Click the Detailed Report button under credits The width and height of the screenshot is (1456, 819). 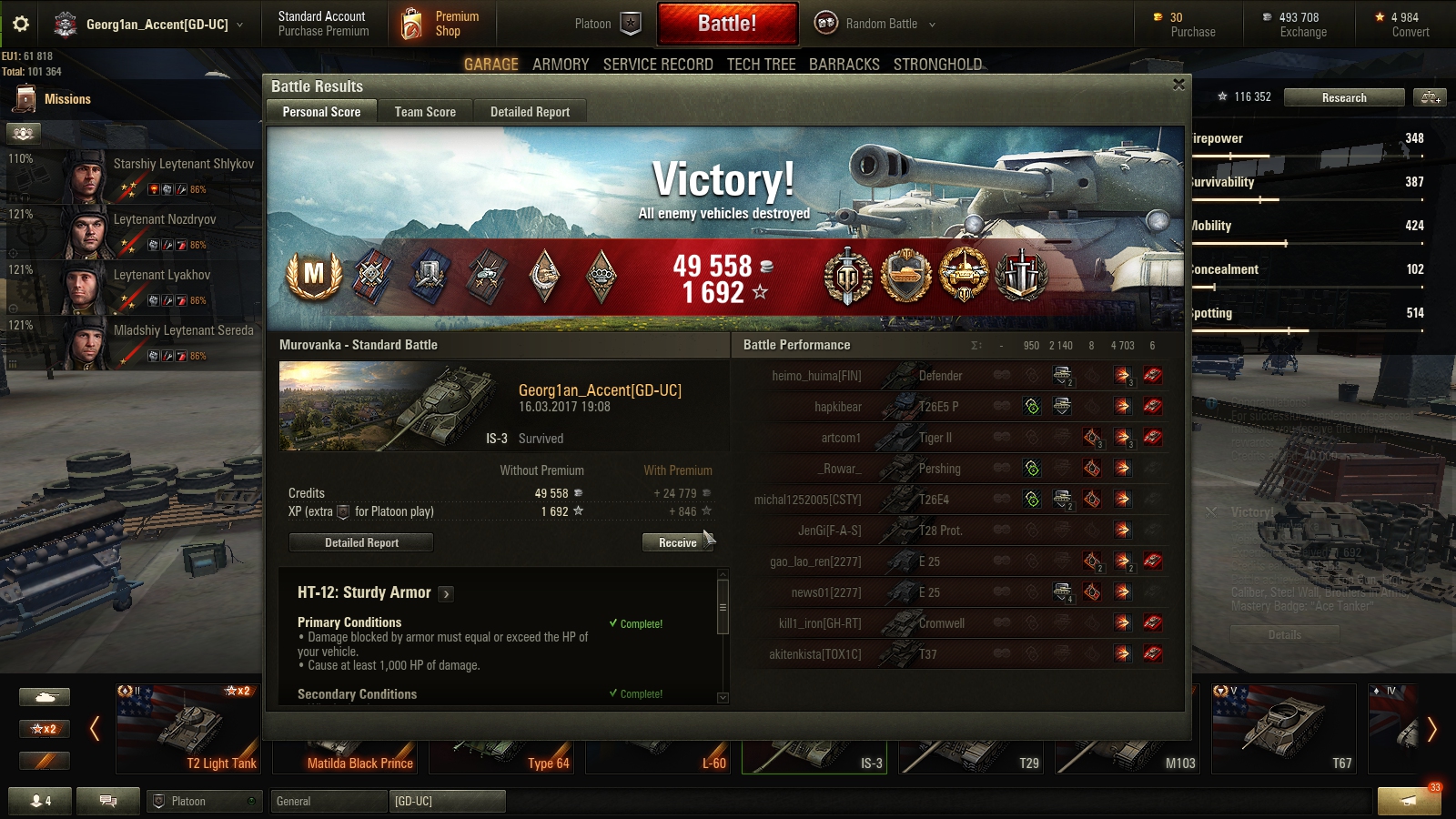(x=361, y=542)
